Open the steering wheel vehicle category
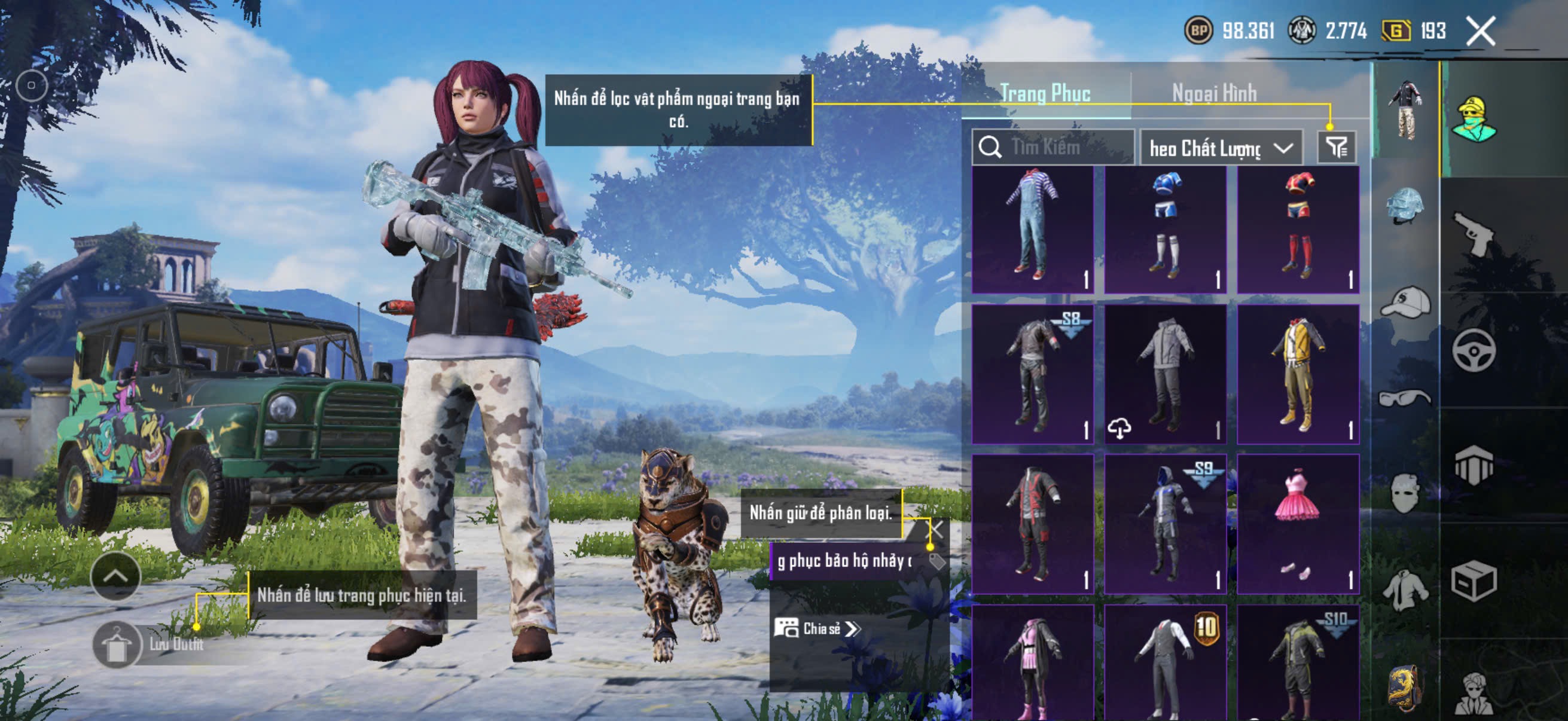This screenshot has height=721, width=1568. 1474,350
